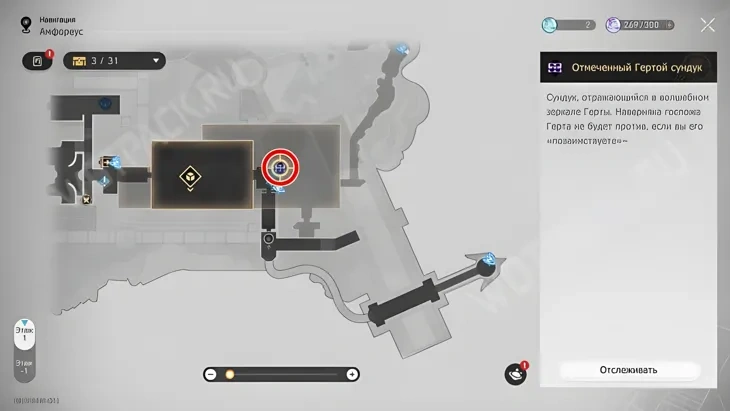This screenshot has width=730, height=411.
Task: Switch to floor Этаж 1
Action: pos(24,332)
